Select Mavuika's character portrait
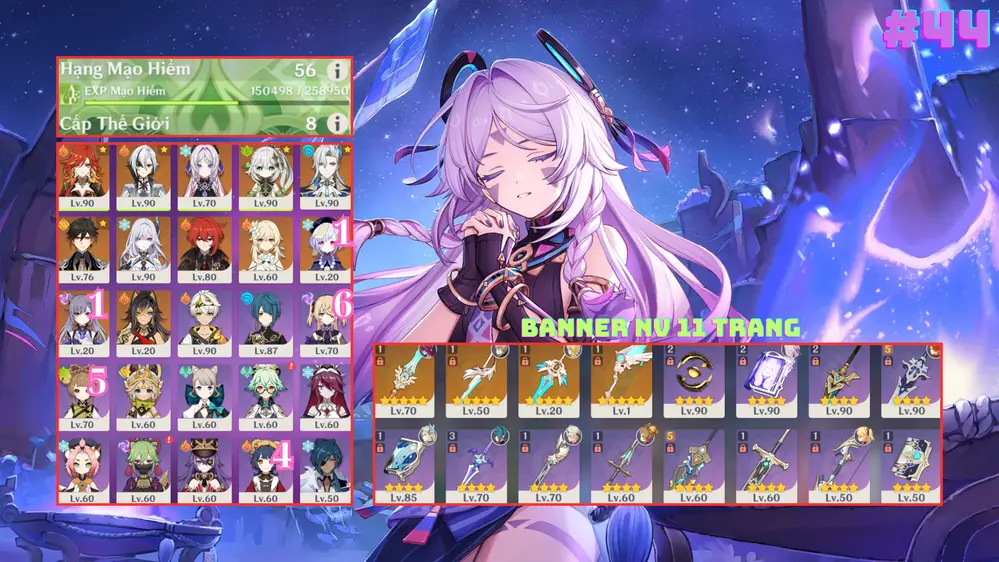The height and width of the screenshot is (562, 999). click(x=84, y=171)
